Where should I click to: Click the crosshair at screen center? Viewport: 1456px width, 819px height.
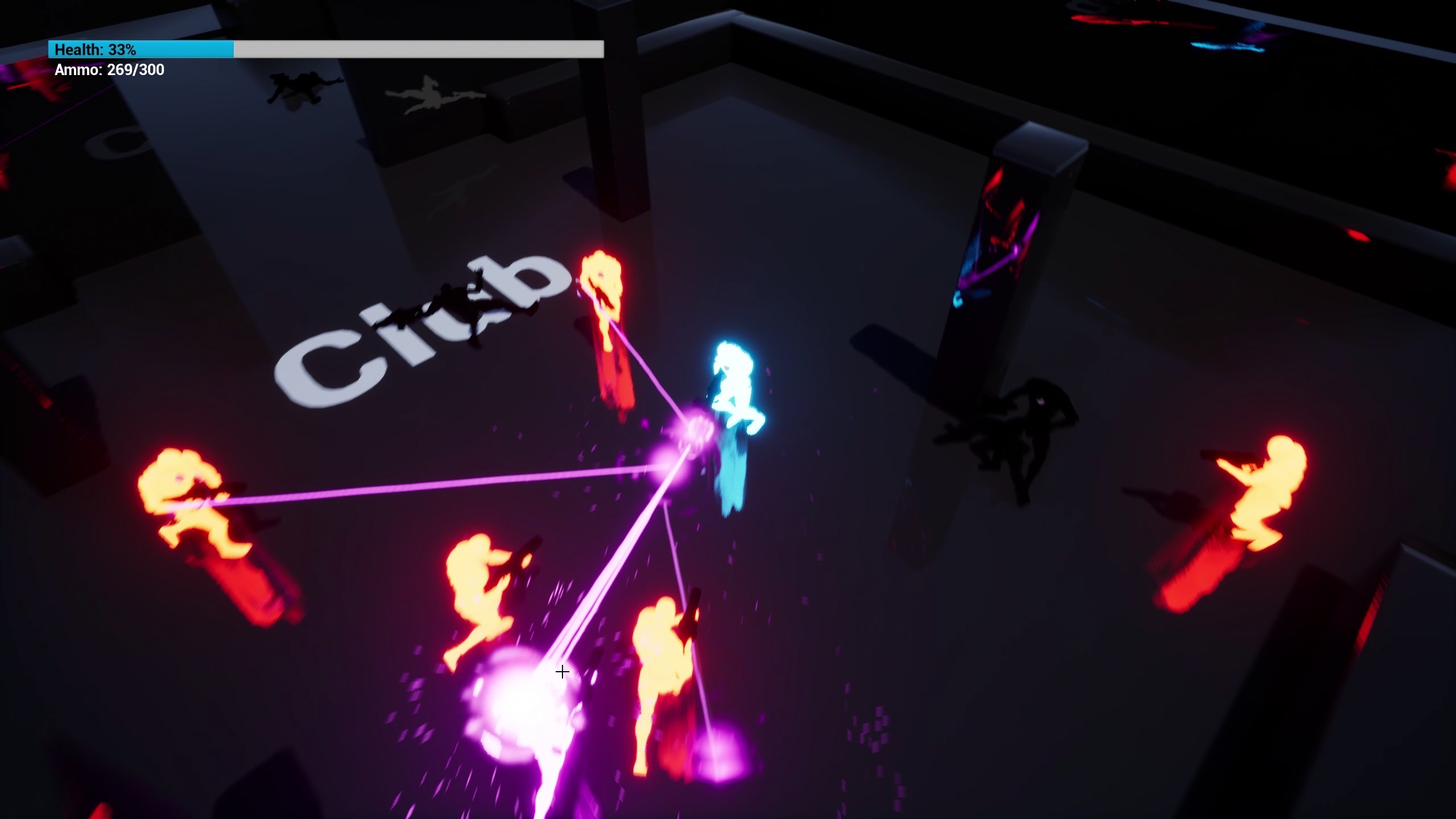(x=562, y=672)
